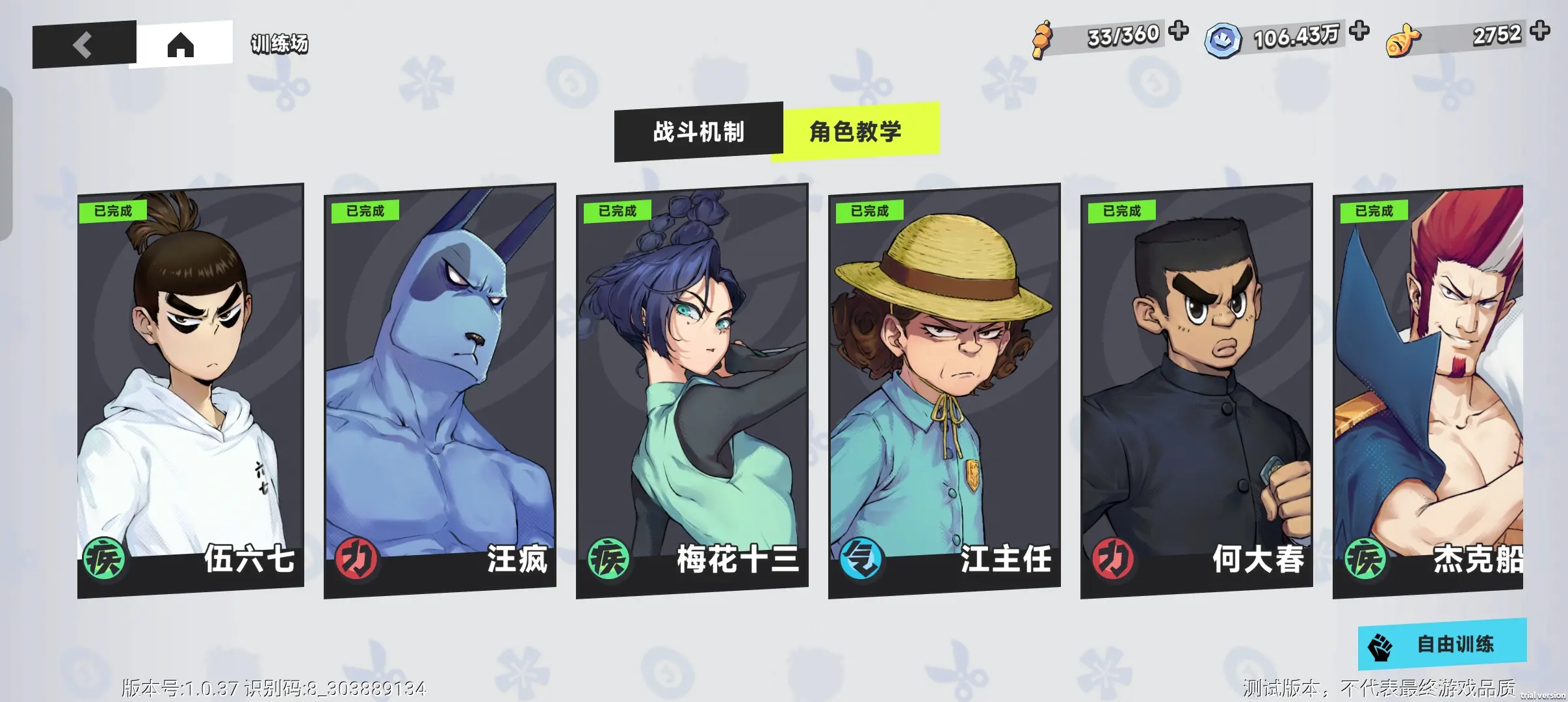Image resolution: width=1568 pixels, height=702 pixels.
Task: Open 何大春's tutorial card
Action: point(1196,390)
